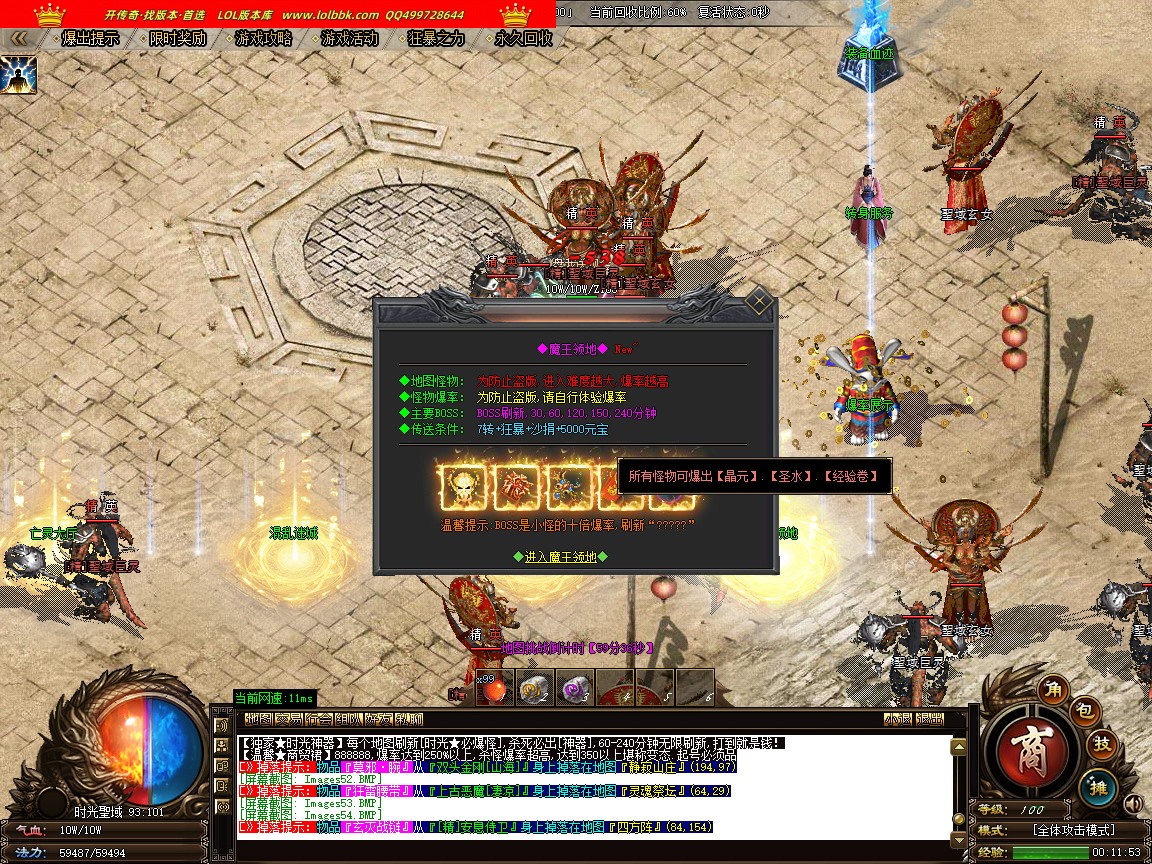Open skills with the 技 button
Viewport: 1152px width, 864px height.
click(1101, 744)
